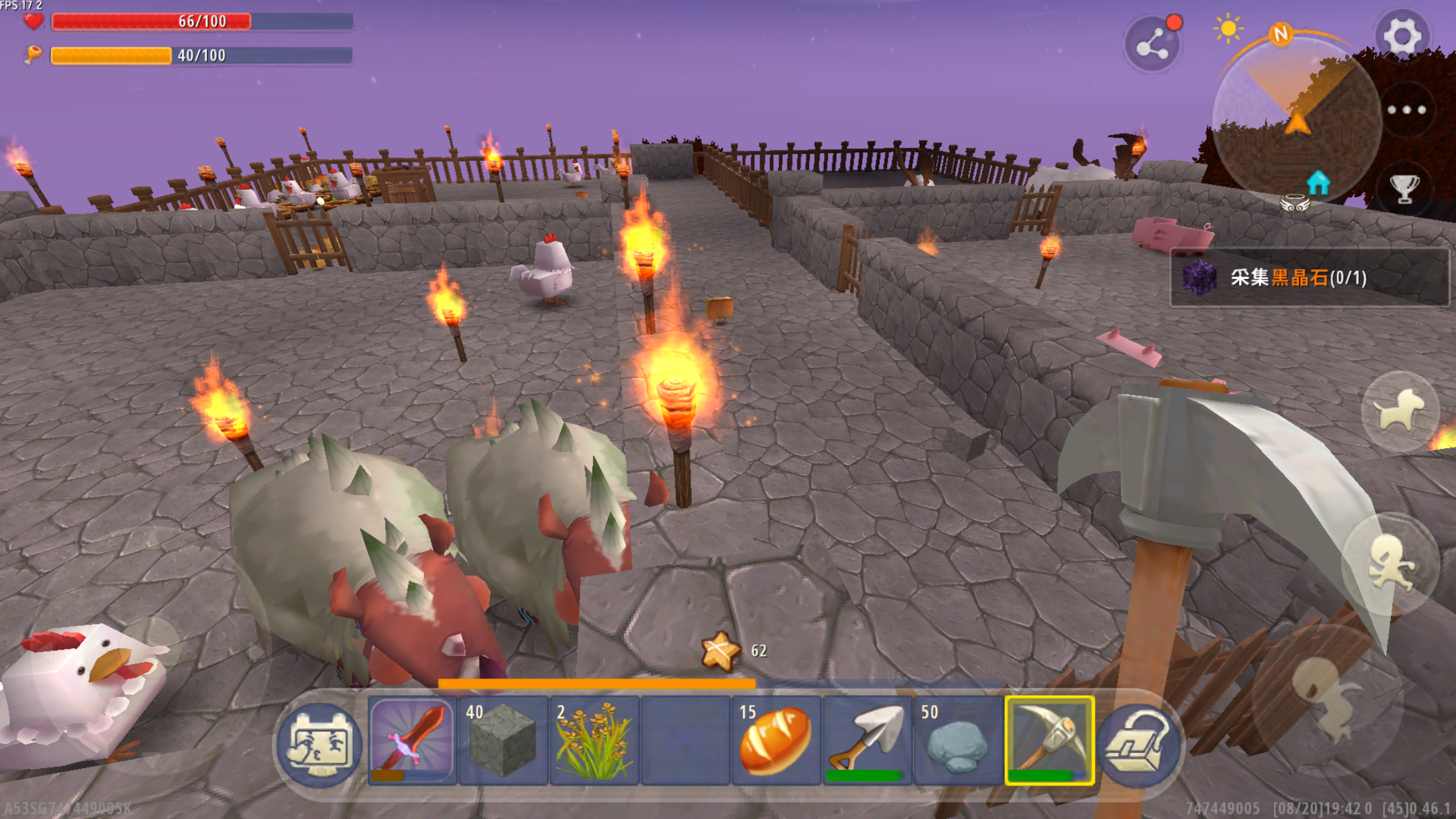Screen dimensions: 1456x819
Task: Tap the share button with red dot
Action: click(x=1152, y=45)
